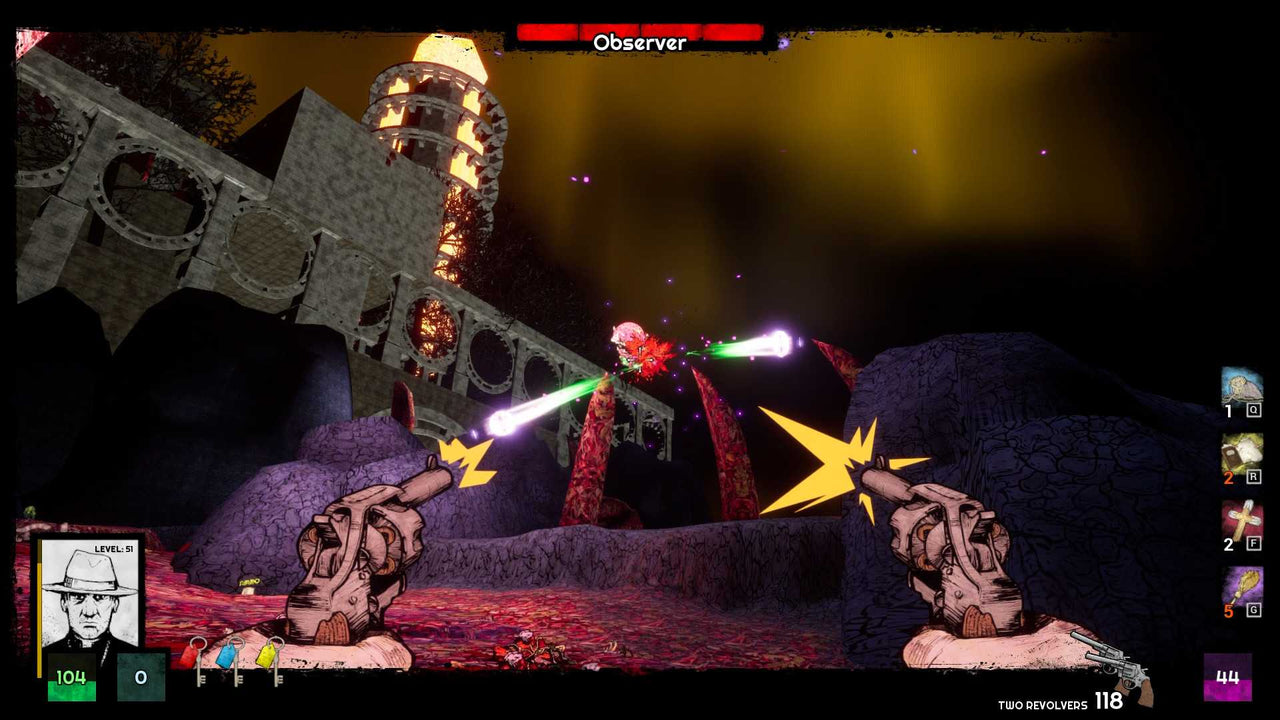Screen dimensions: 1280x720
Task: Click the Q hotkey label in the sidebar
Action: point(1252,408)
